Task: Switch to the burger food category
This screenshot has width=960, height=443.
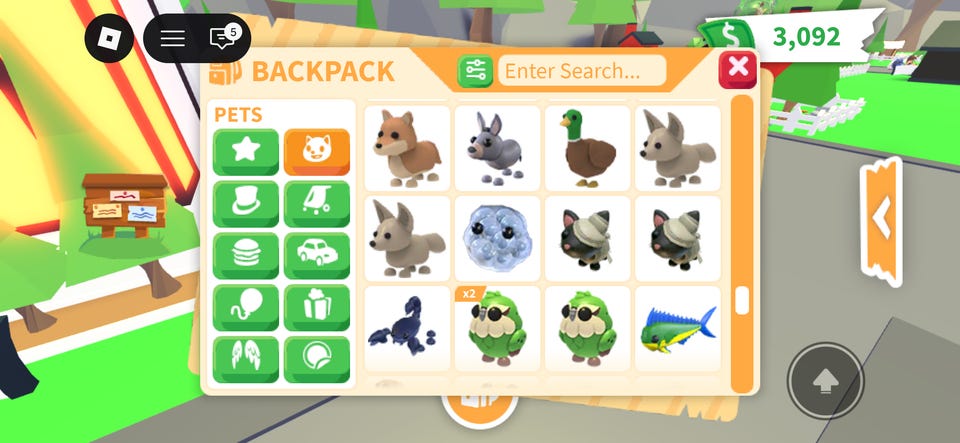Action: tap(245, 256)
